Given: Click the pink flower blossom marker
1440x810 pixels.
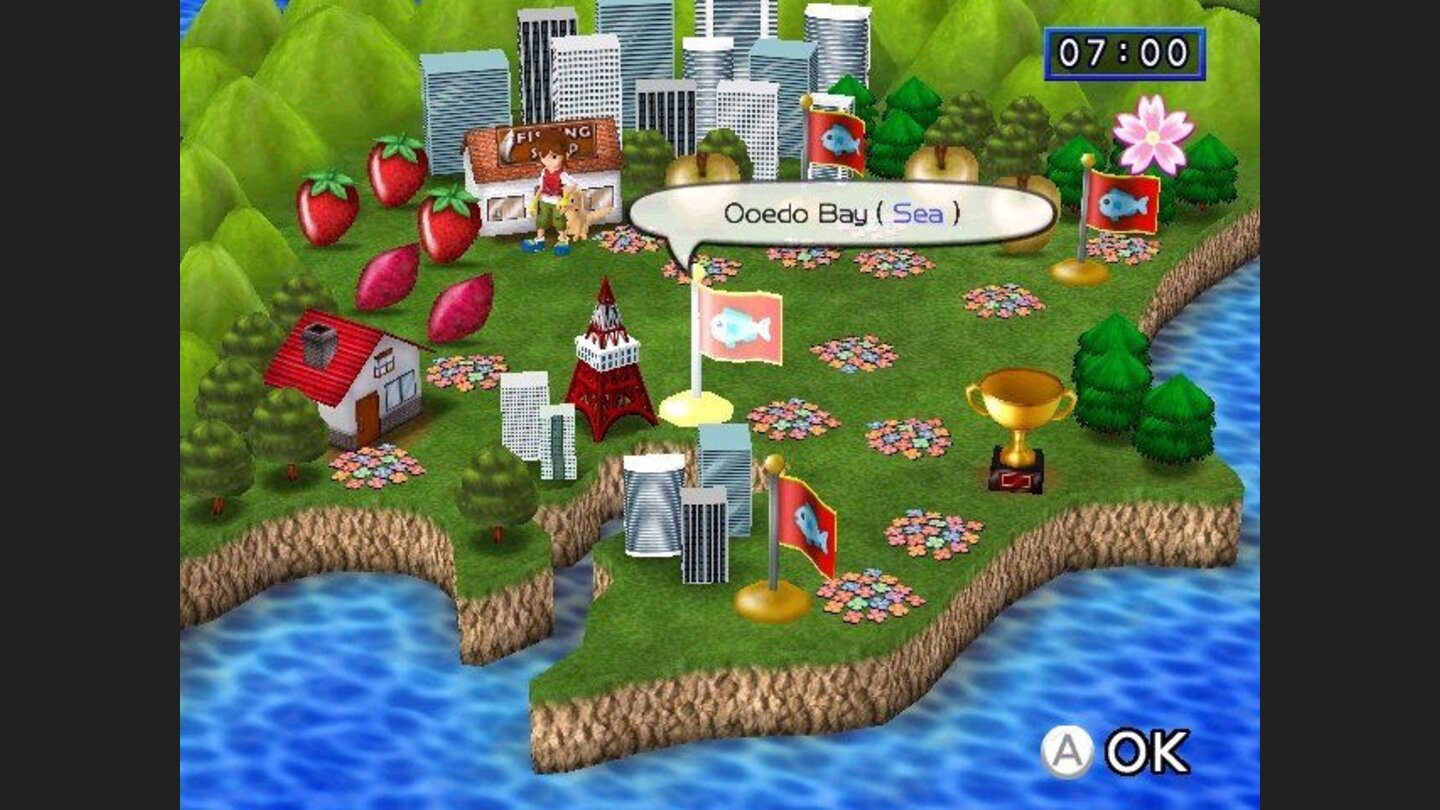Looking at the screenshot, I should click(1152, 137).
